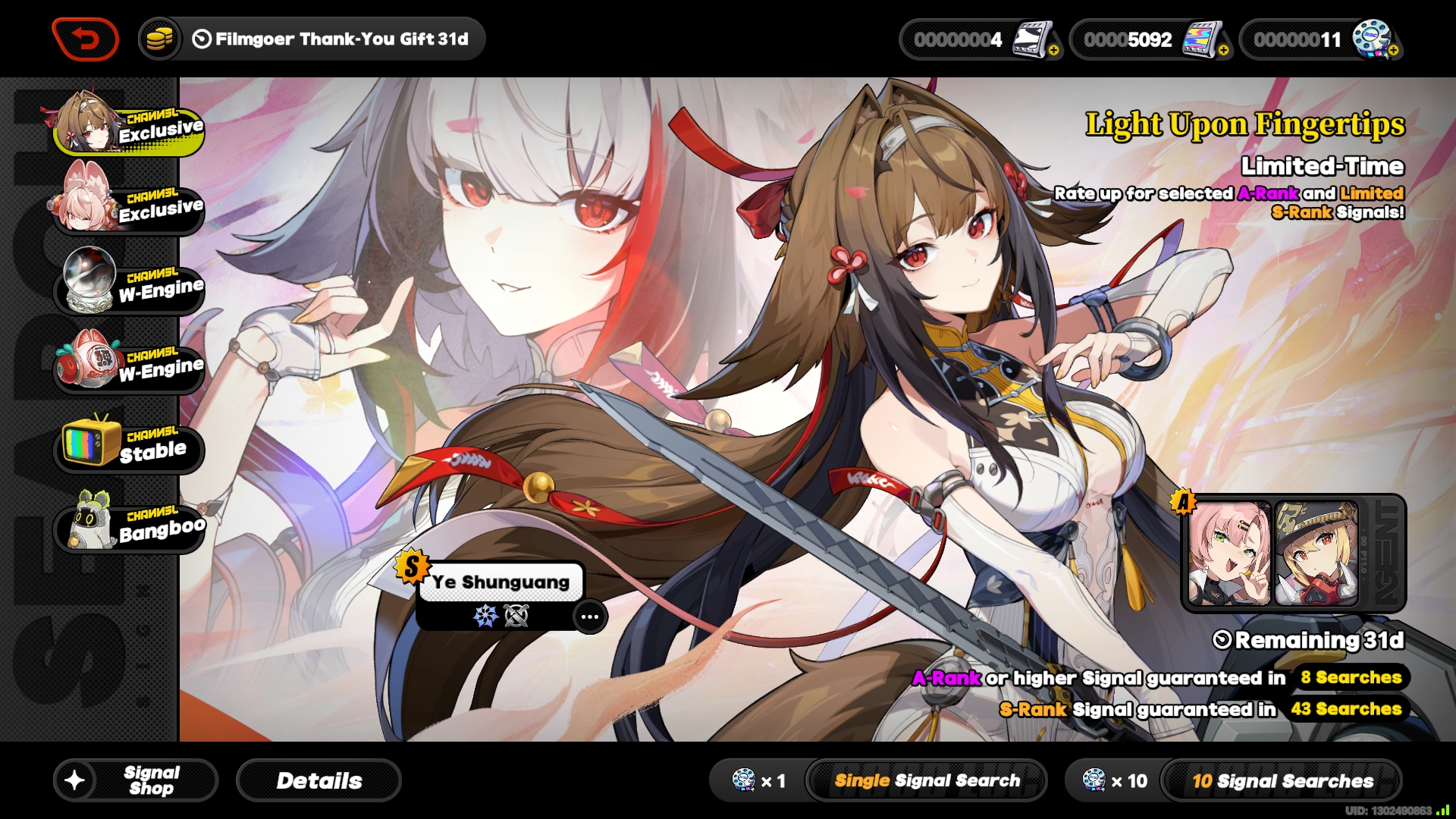Start 10 Signal Searches

point(1282,780)
